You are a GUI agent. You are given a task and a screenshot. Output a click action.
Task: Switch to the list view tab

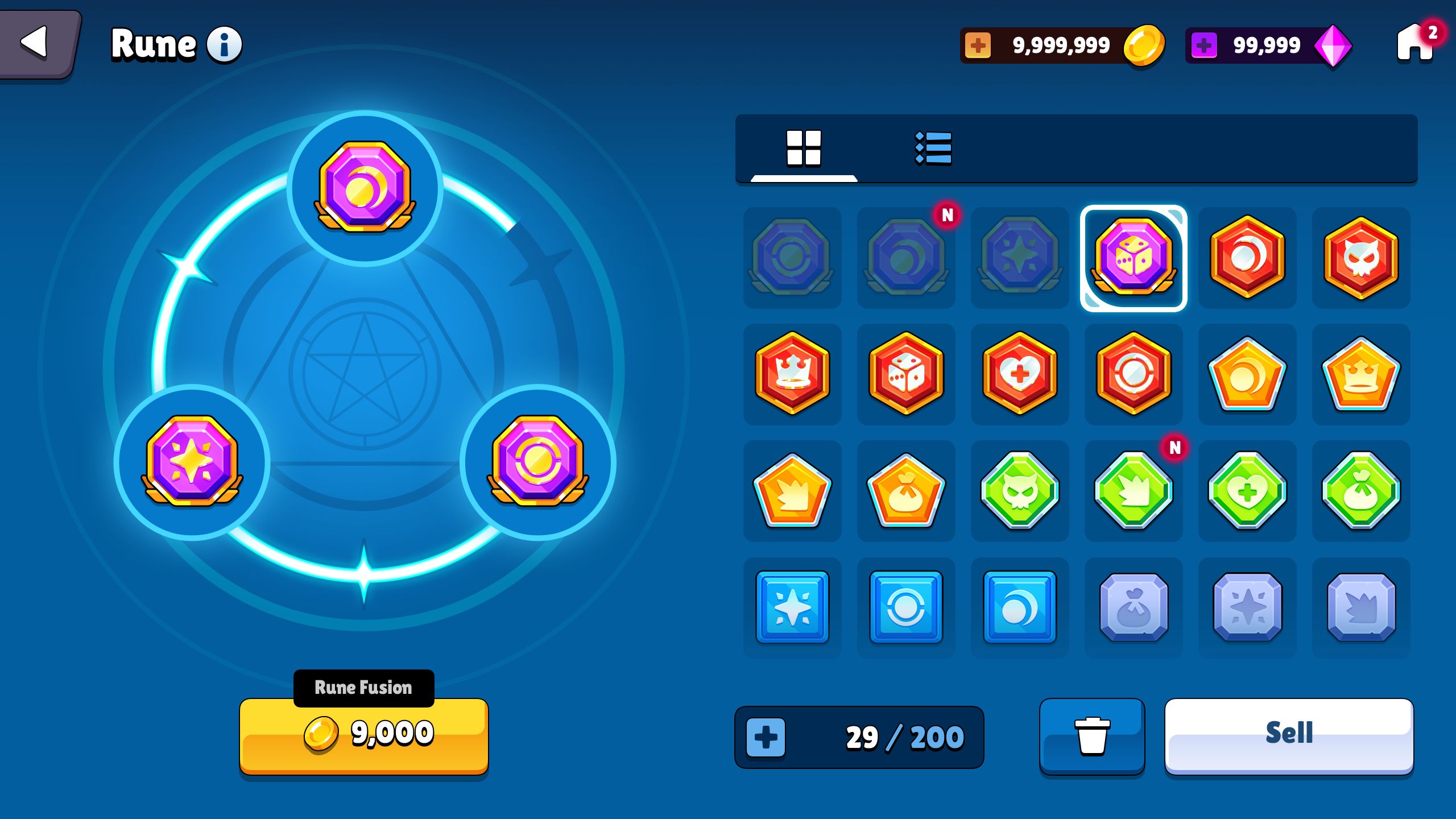(x=933, y=148)
